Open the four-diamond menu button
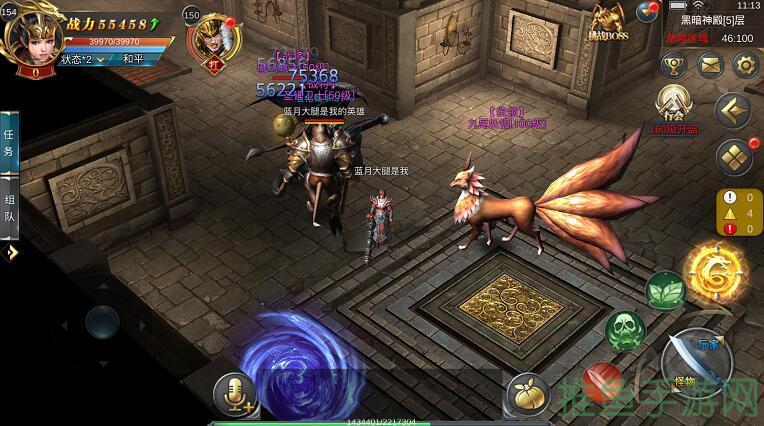The width and height of the screenshot is (764, 426). pyautogui.click(x=734, y=157)
